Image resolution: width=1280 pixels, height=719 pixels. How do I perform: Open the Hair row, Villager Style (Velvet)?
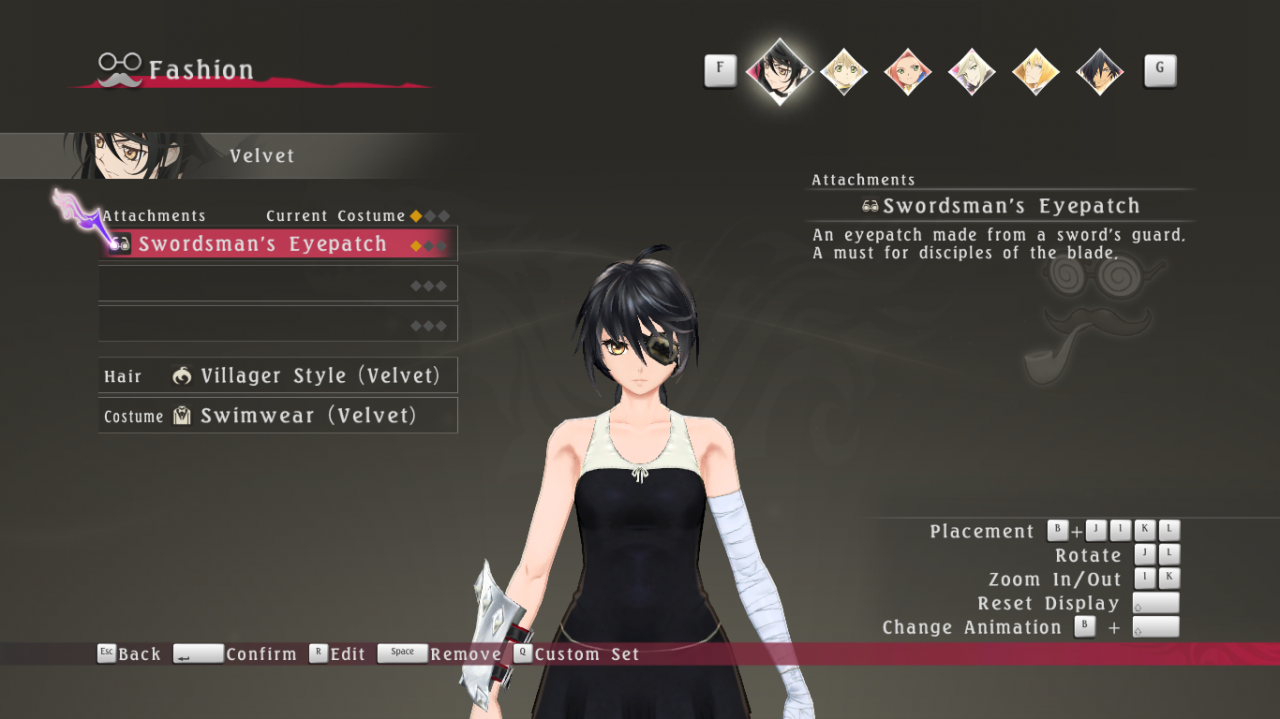pos(278,376)
